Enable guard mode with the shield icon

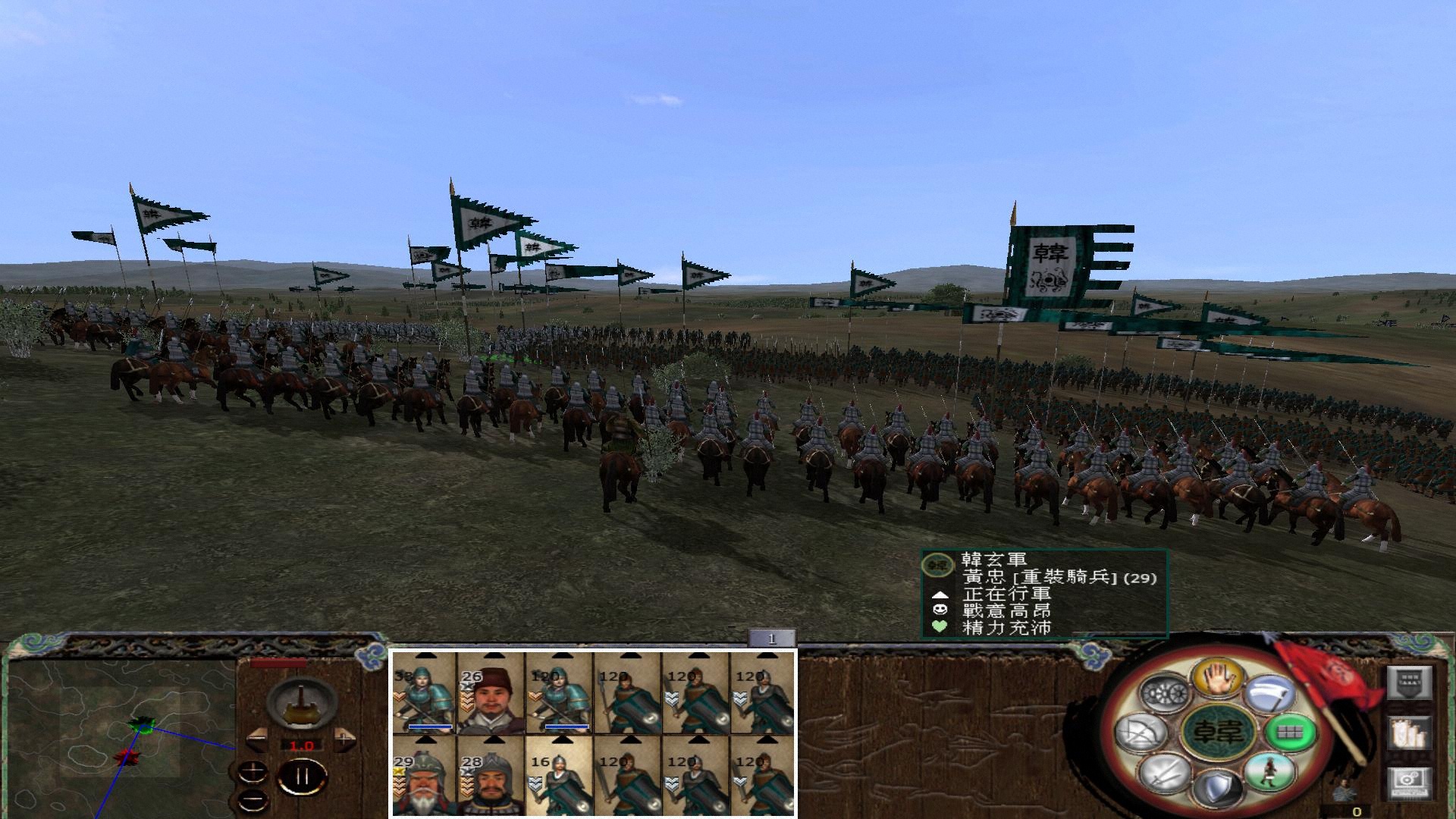[x=1219, y=789]
